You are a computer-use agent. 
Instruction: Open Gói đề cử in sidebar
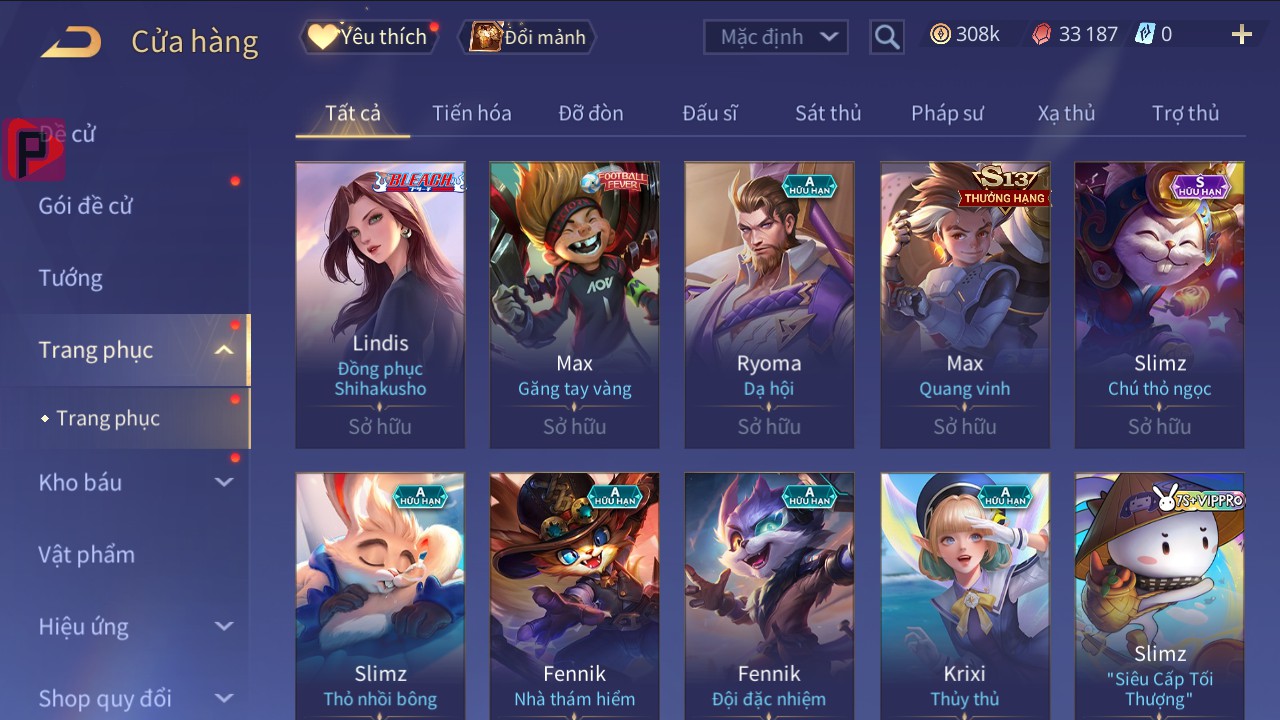86,206
